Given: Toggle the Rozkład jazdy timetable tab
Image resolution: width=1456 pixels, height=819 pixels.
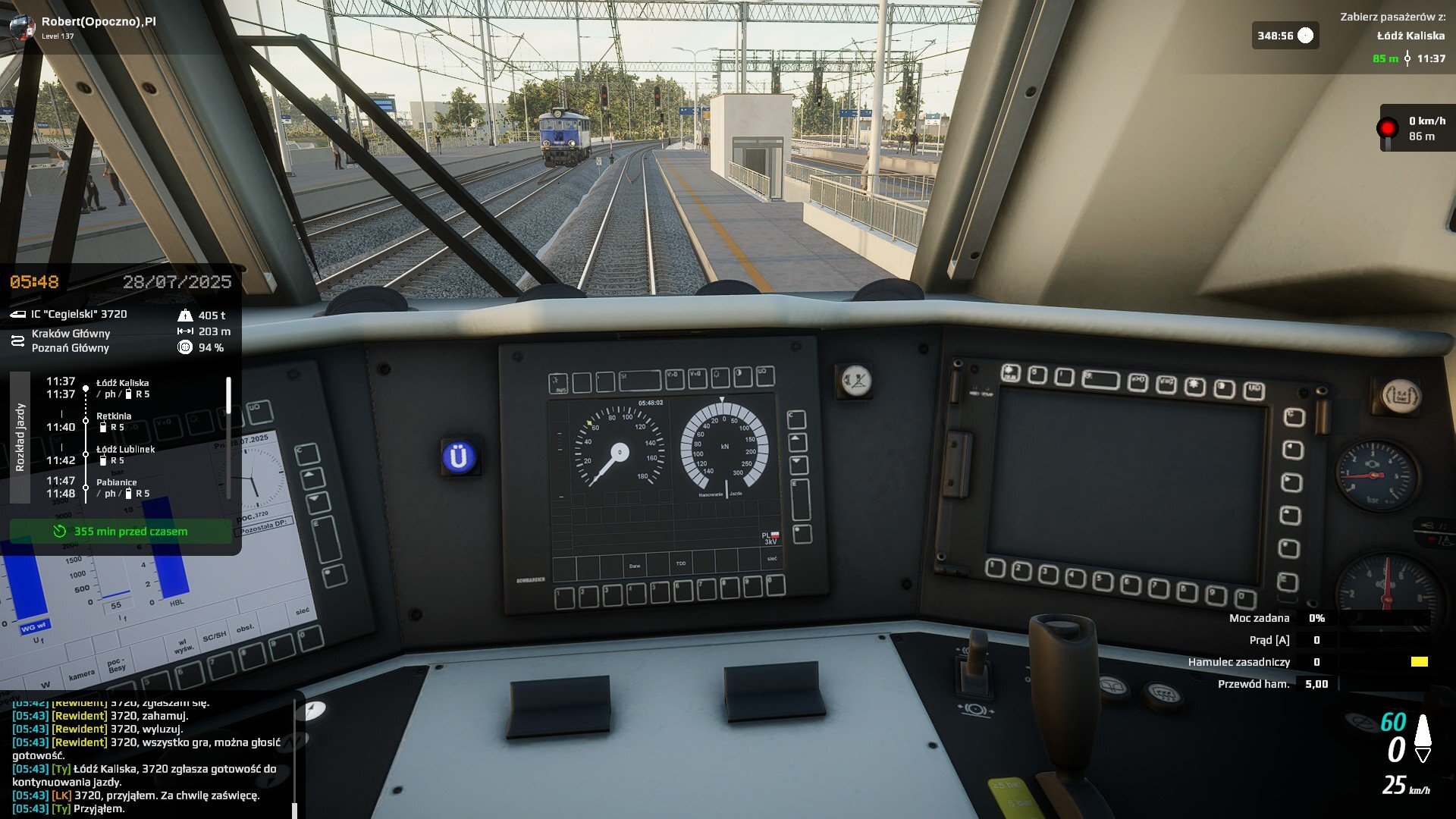Looking at the screenshot, I should (20, 437).
